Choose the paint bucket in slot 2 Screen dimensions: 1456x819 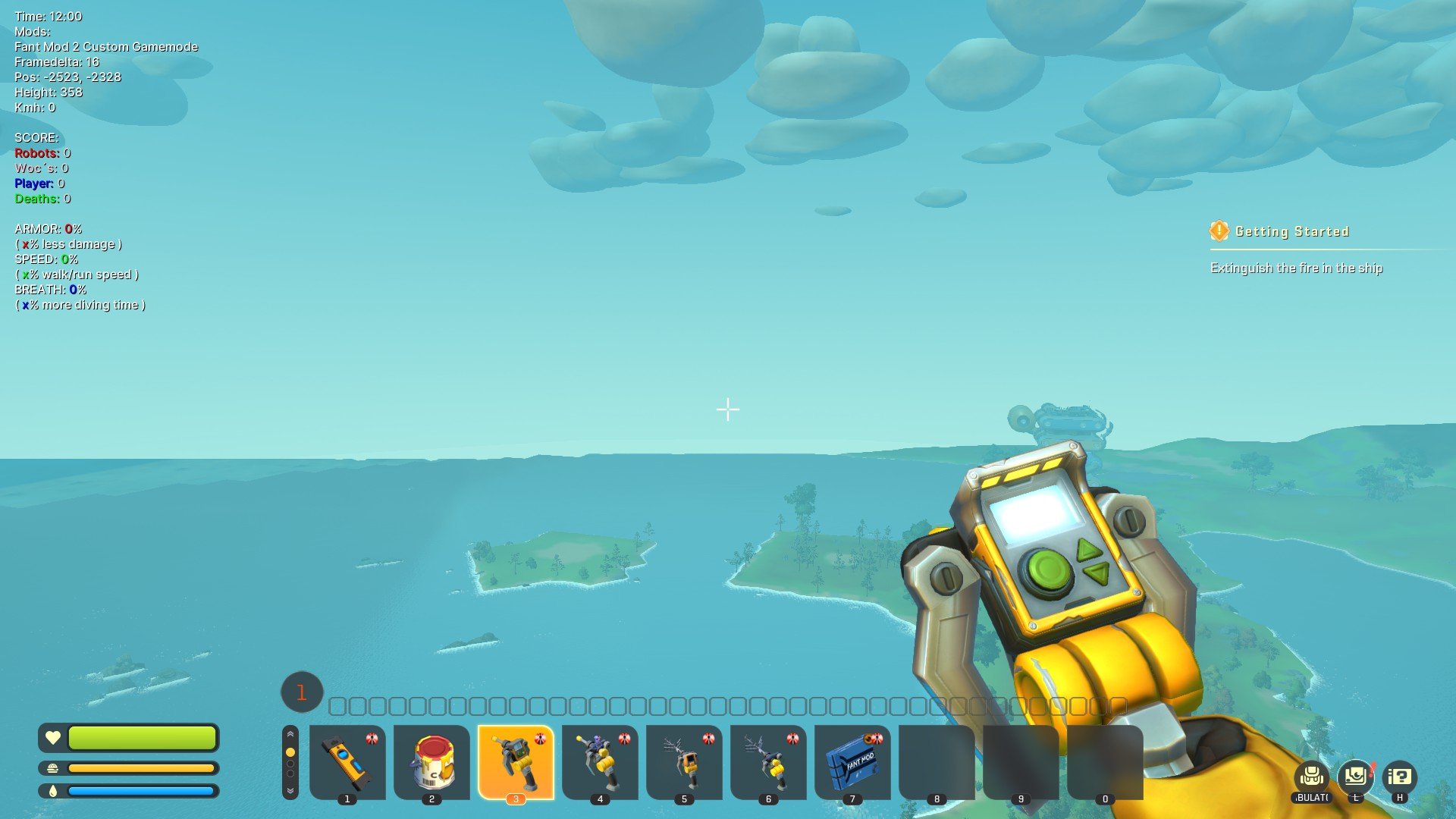pyautogui.click(x=431, y=761)
